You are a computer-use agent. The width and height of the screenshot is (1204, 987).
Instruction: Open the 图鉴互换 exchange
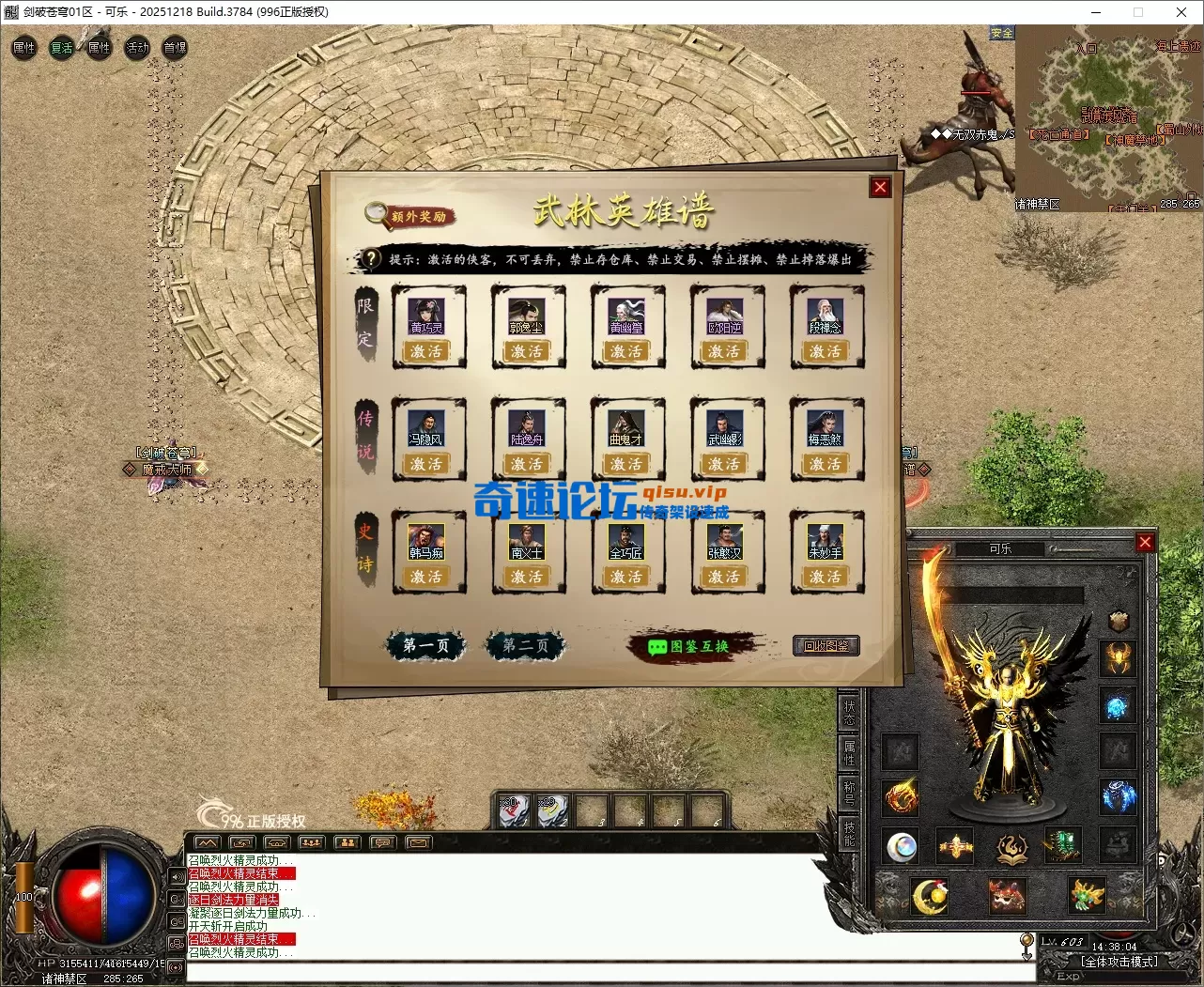[x=689, y=646]
